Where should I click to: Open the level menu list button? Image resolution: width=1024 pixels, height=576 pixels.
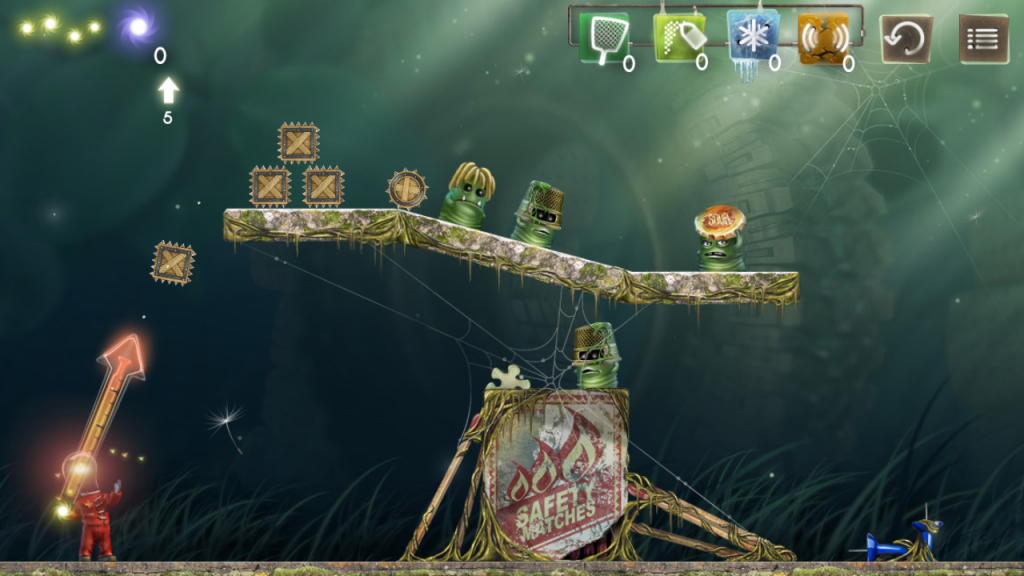(984, 39)
